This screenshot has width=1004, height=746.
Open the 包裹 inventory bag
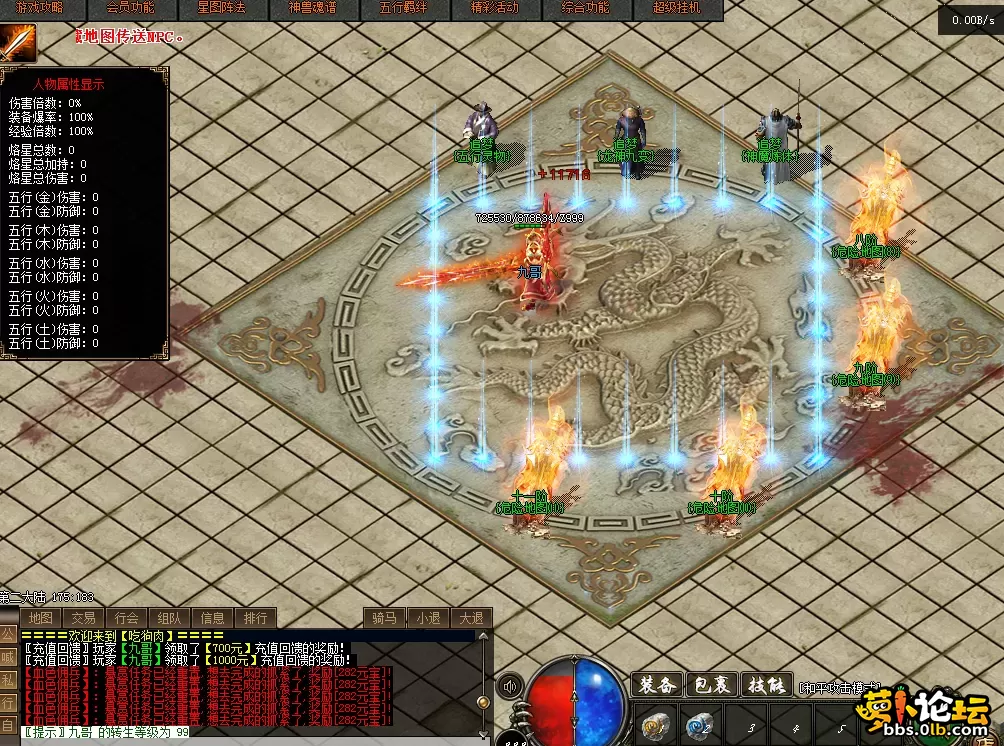point(714,685)
